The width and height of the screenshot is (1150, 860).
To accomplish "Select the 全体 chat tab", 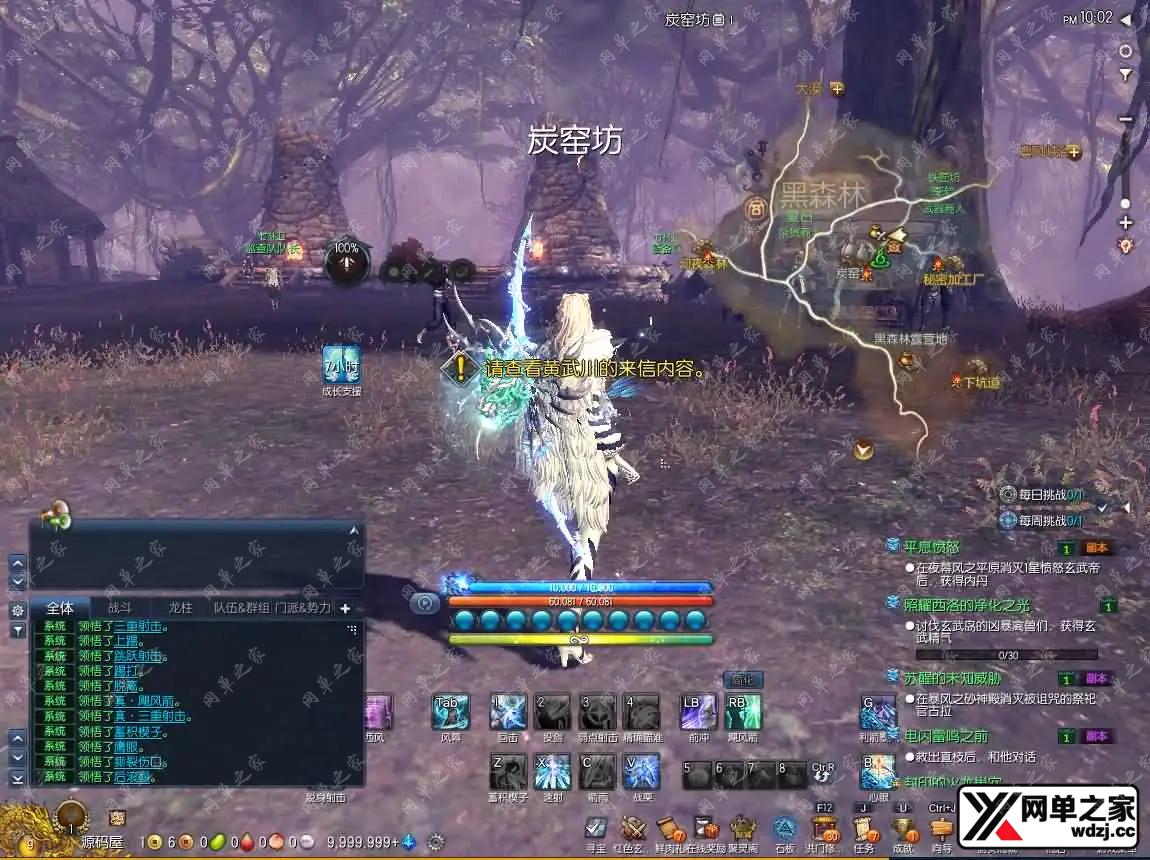I will tap(60, 607).
